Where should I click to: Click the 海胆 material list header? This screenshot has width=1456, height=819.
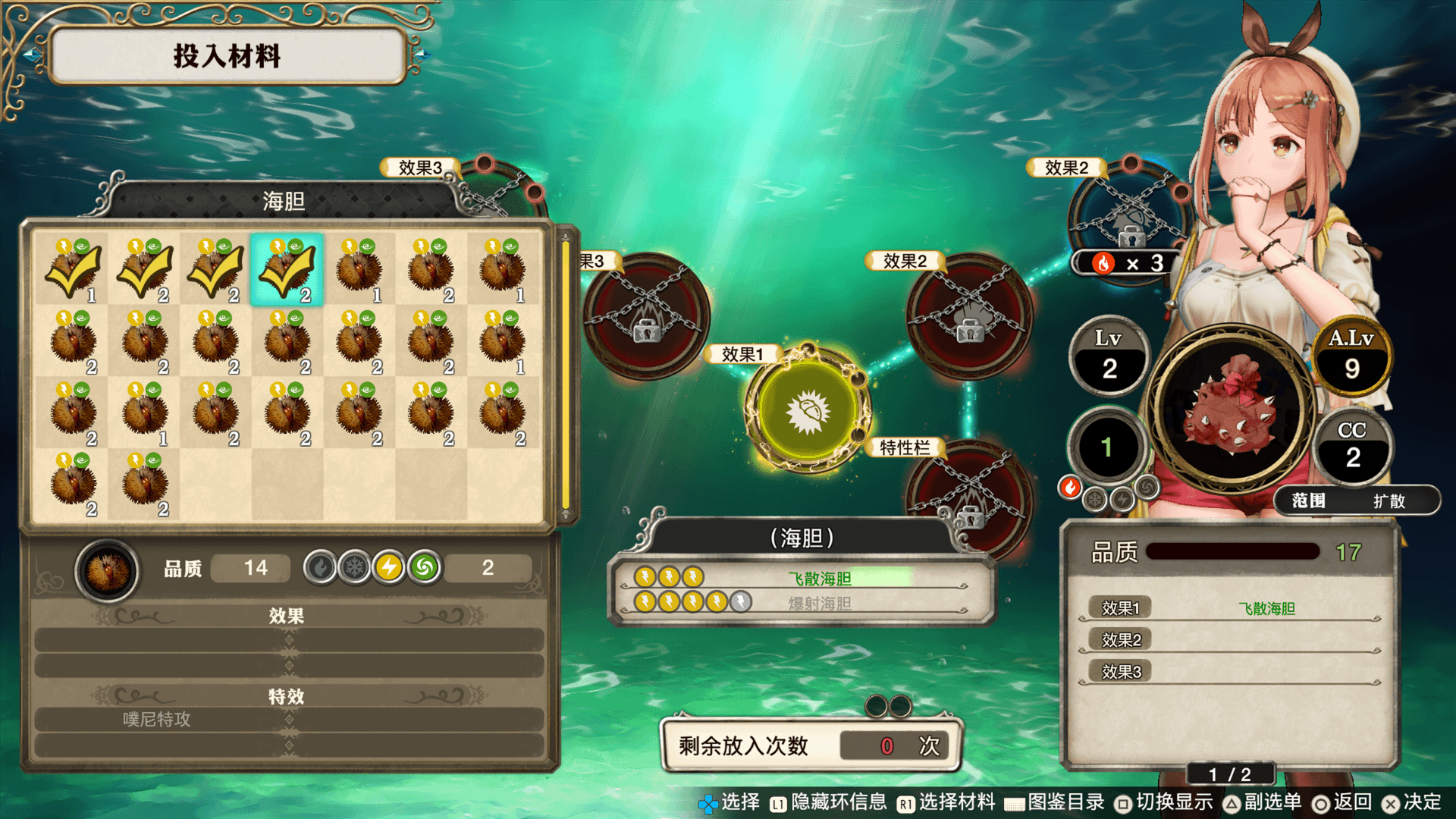tap(284, 201)
